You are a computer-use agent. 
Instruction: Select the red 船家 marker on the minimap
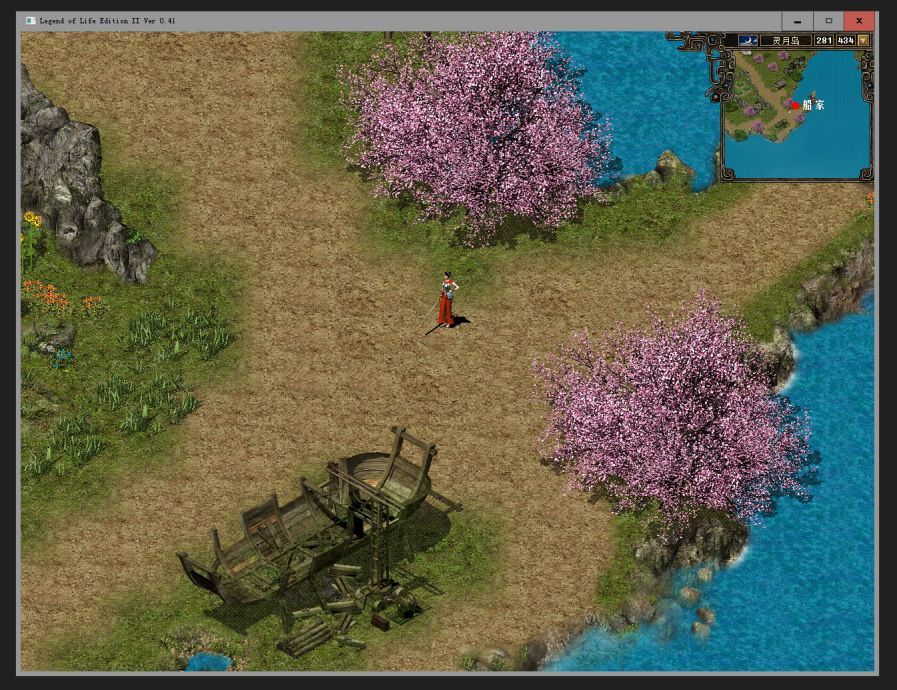coord(796,105)
